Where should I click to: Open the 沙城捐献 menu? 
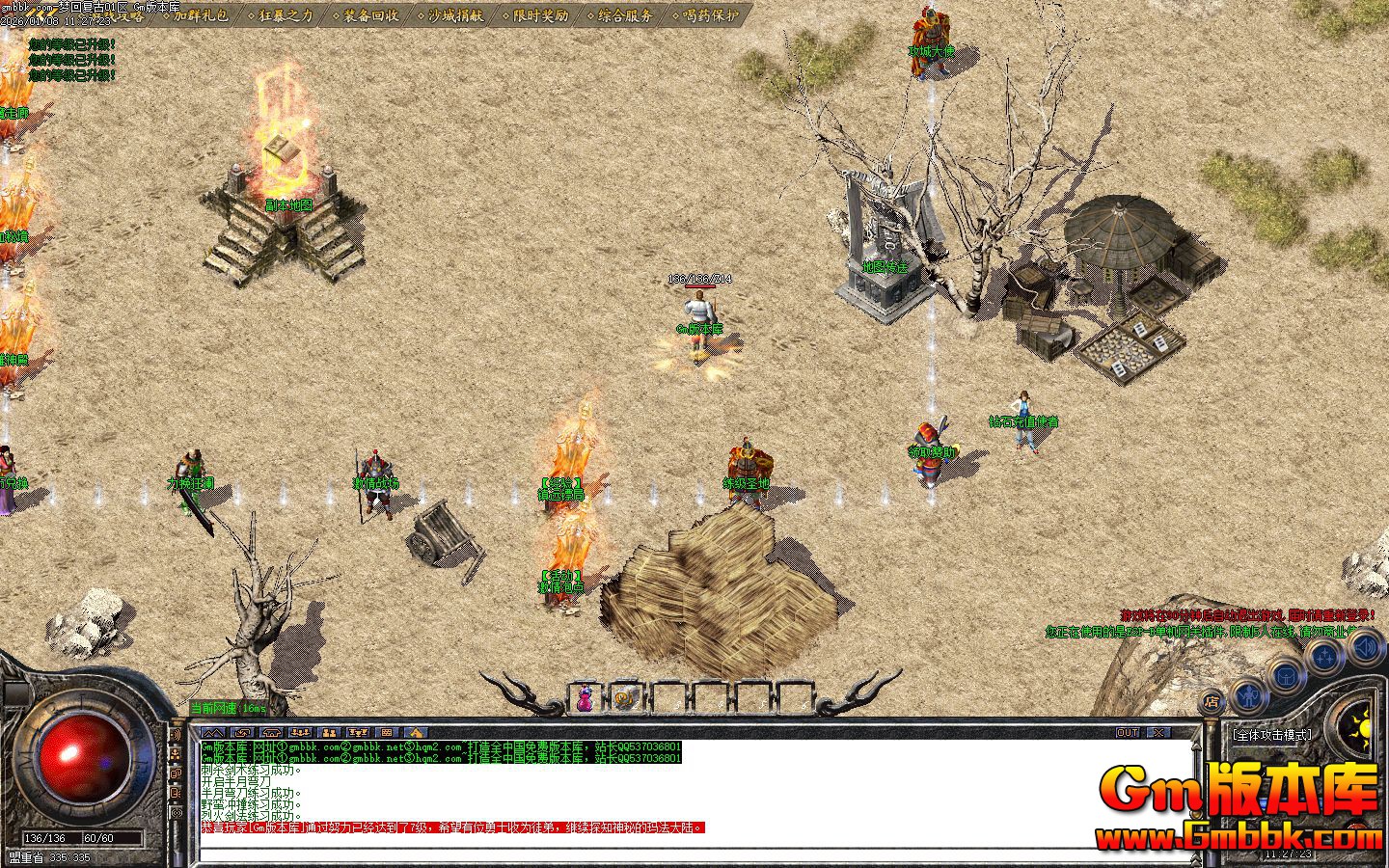455,14
